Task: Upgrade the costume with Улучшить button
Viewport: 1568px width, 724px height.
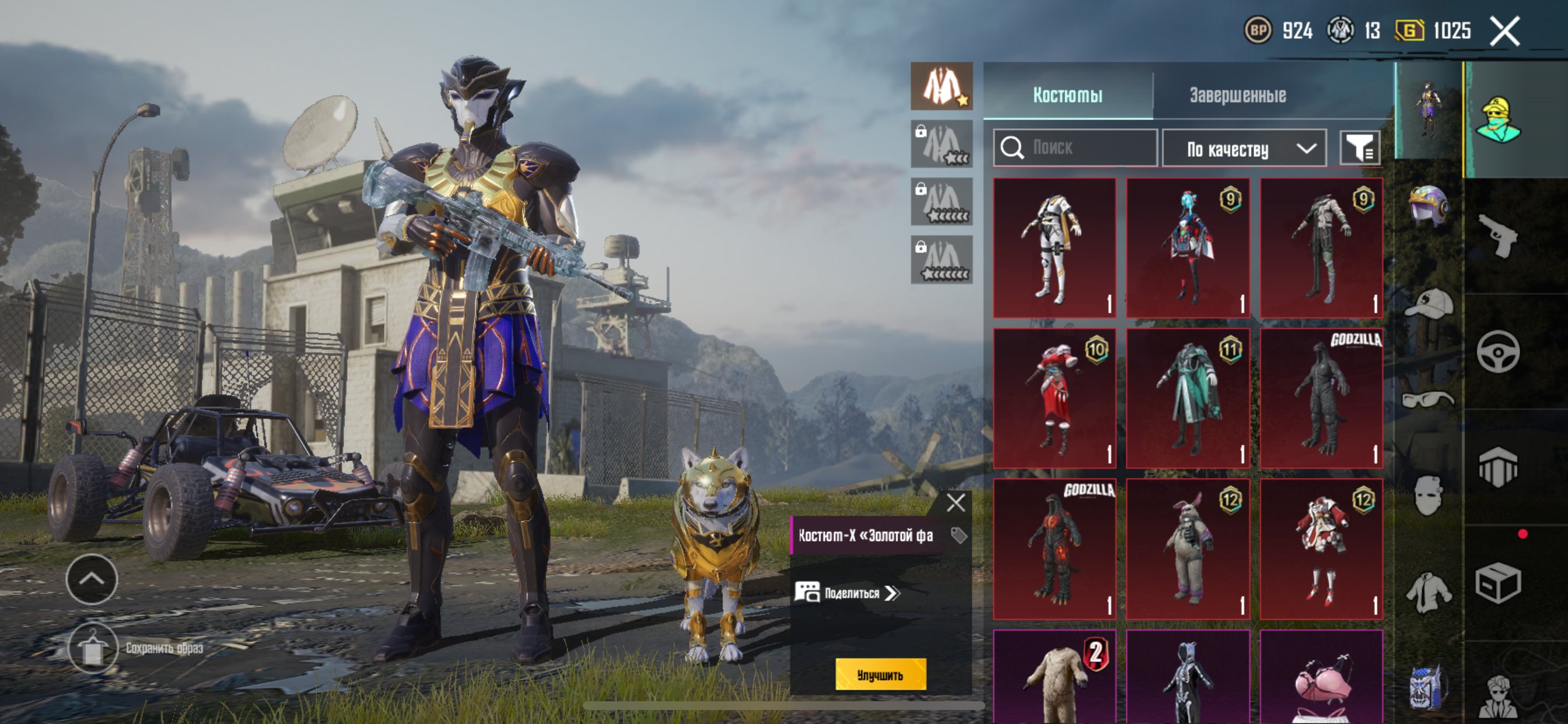Action: click(x=880, y=674)
